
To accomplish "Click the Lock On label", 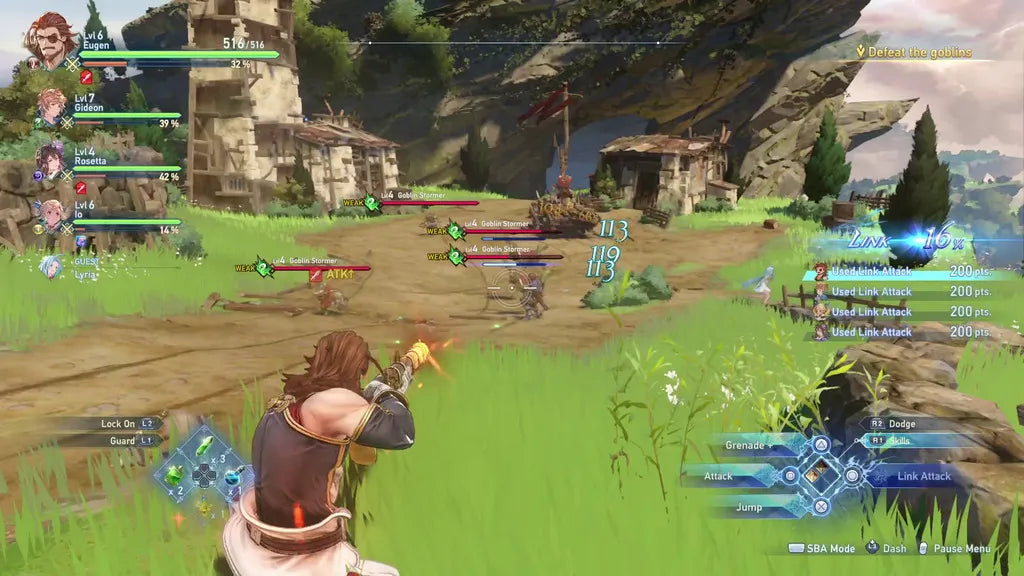I will click(118, 424).
